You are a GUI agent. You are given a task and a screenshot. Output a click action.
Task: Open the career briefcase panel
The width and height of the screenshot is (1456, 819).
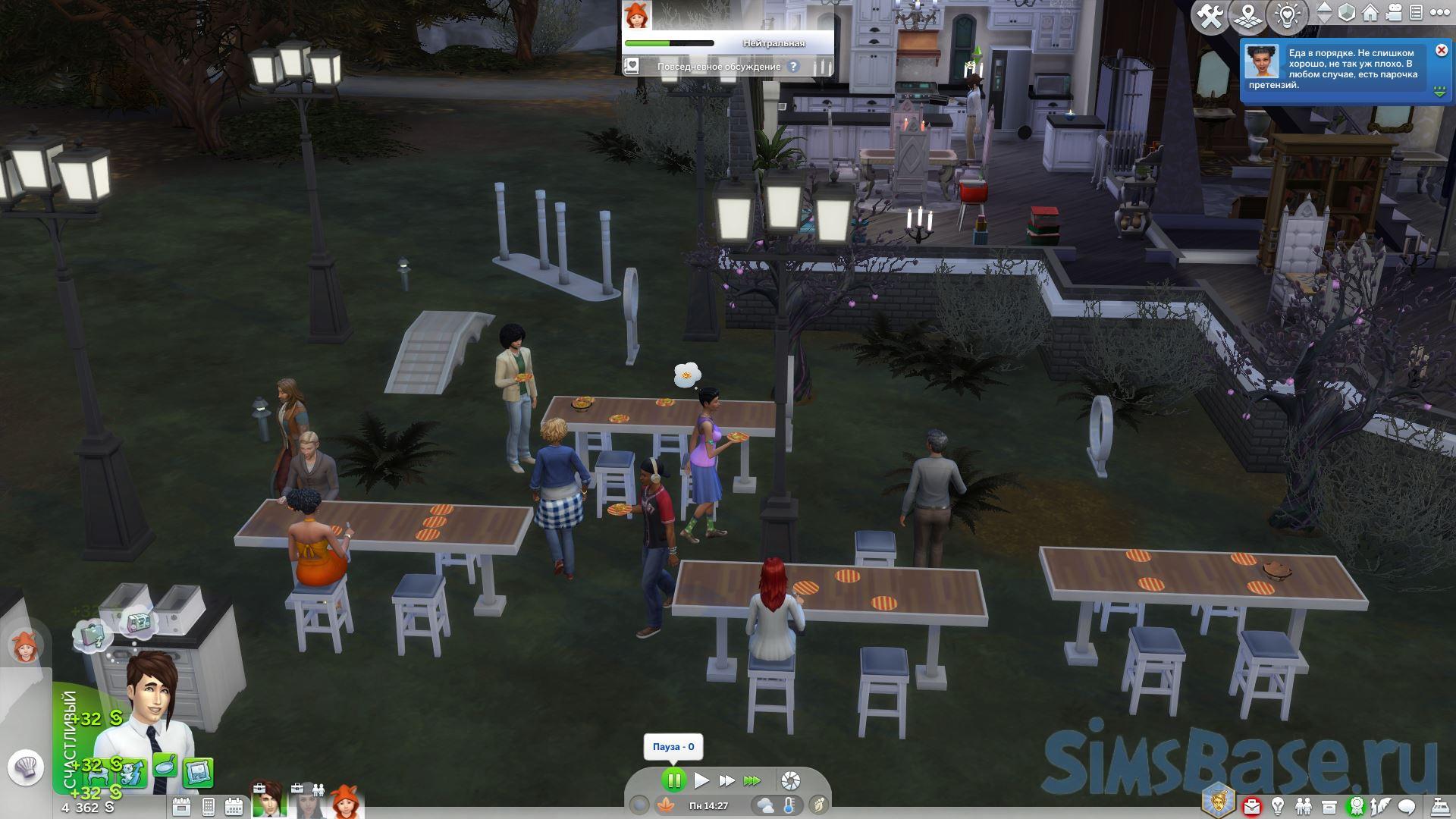[x=1251, y=805]
